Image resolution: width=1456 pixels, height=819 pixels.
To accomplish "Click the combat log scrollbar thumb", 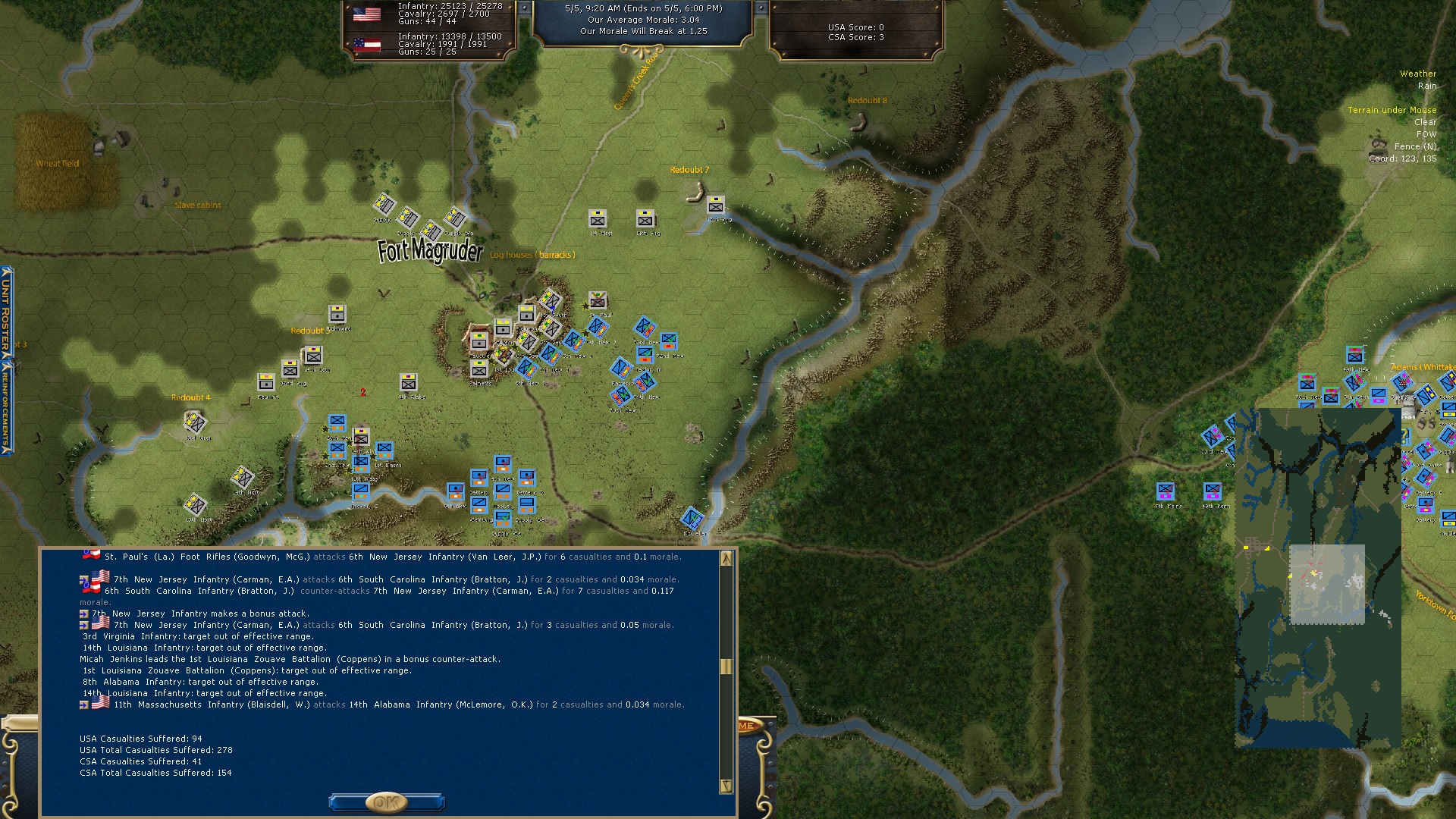I will pos(726,666).
